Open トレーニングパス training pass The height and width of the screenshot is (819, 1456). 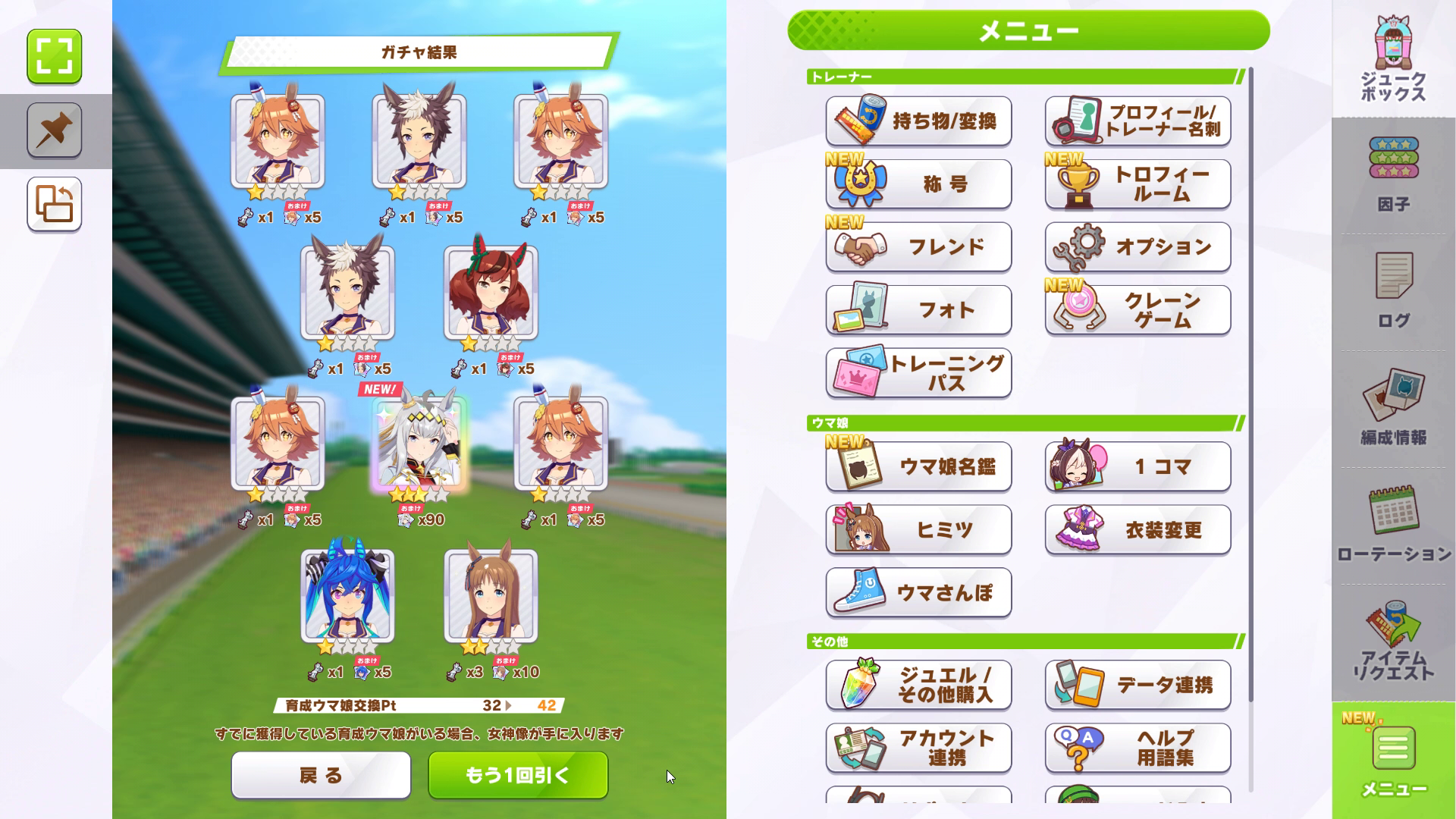pyautogui.click(x=918, y=373)
